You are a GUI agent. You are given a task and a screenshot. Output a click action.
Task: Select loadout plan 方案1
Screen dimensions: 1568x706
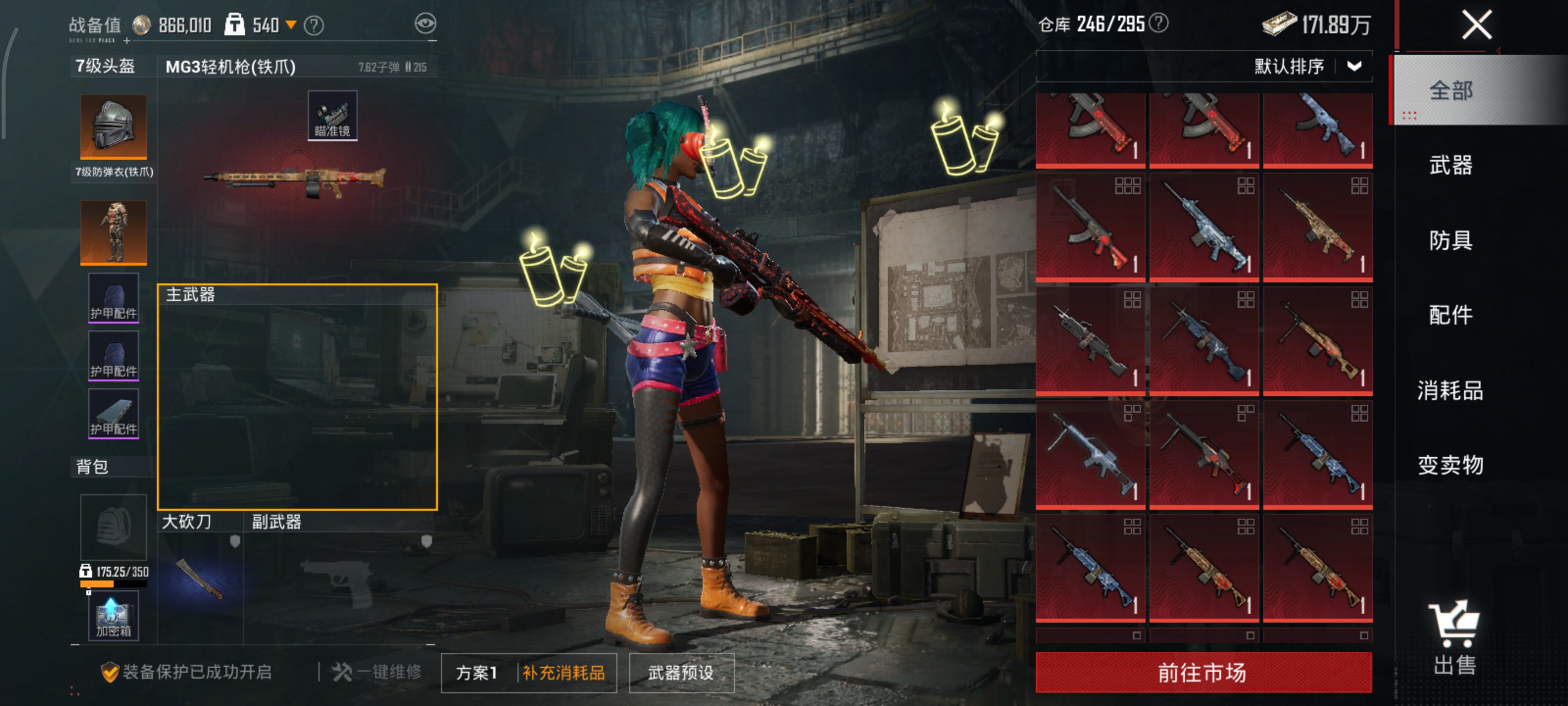[x=477, y=673]
